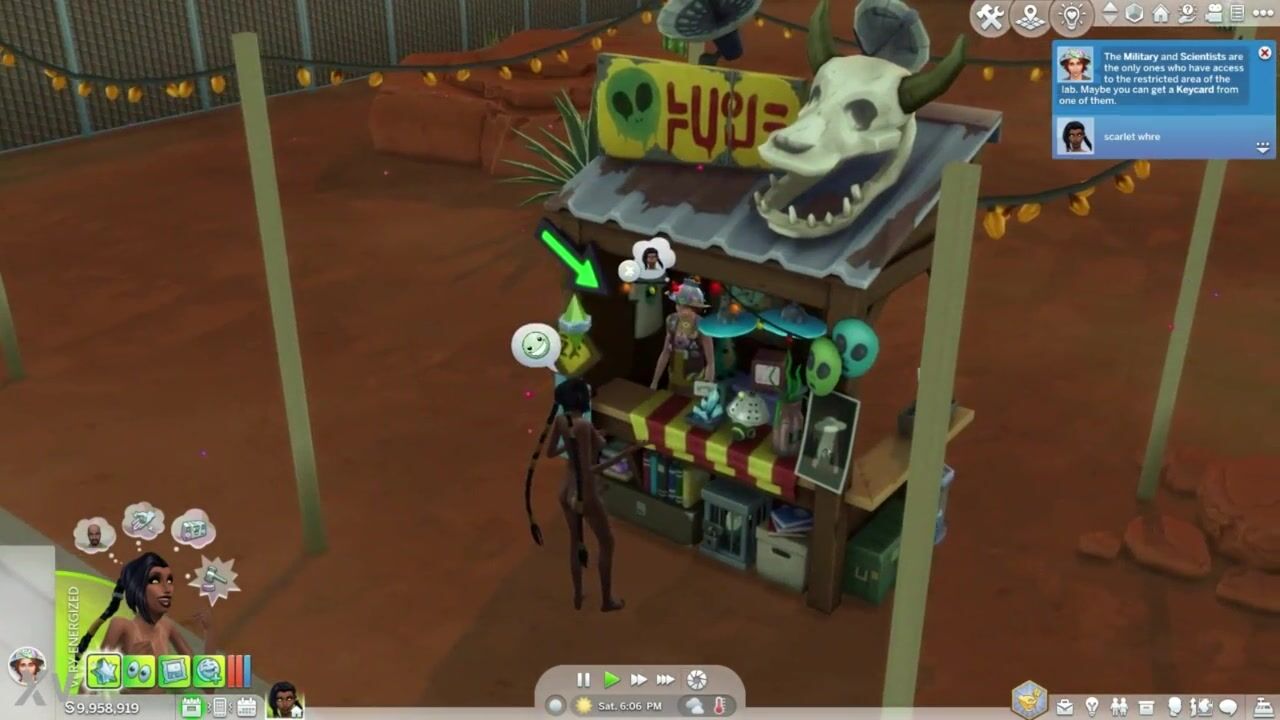The height and width of the screenshot is (720, 1280).
Task: Pause the game
Action: coord(584,680)
